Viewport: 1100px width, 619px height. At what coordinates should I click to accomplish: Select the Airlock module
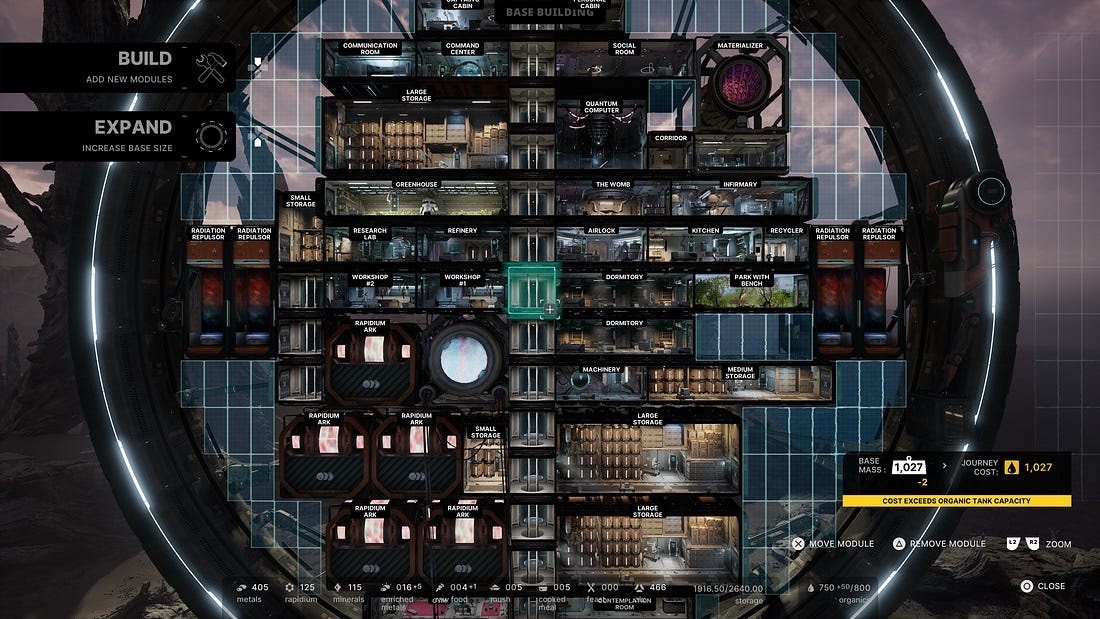[601, 246]
